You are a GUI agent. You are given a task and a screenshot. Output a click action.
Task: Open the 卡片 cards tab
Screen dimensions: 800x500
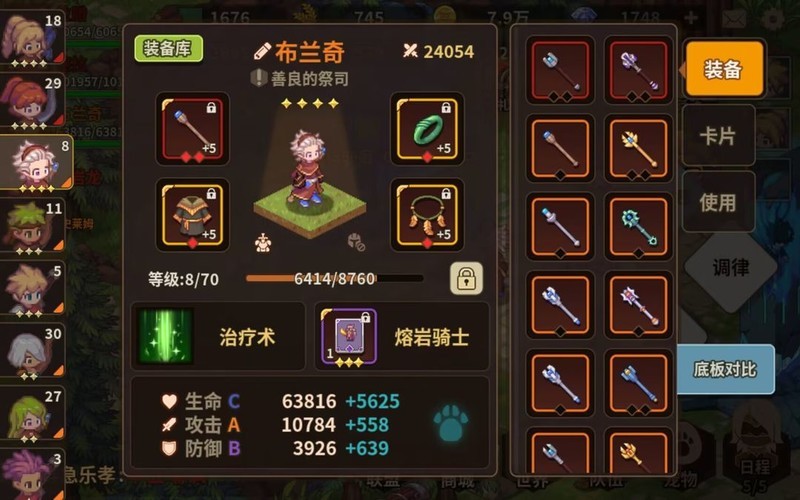pyautogui.click(x=718, y=137)
